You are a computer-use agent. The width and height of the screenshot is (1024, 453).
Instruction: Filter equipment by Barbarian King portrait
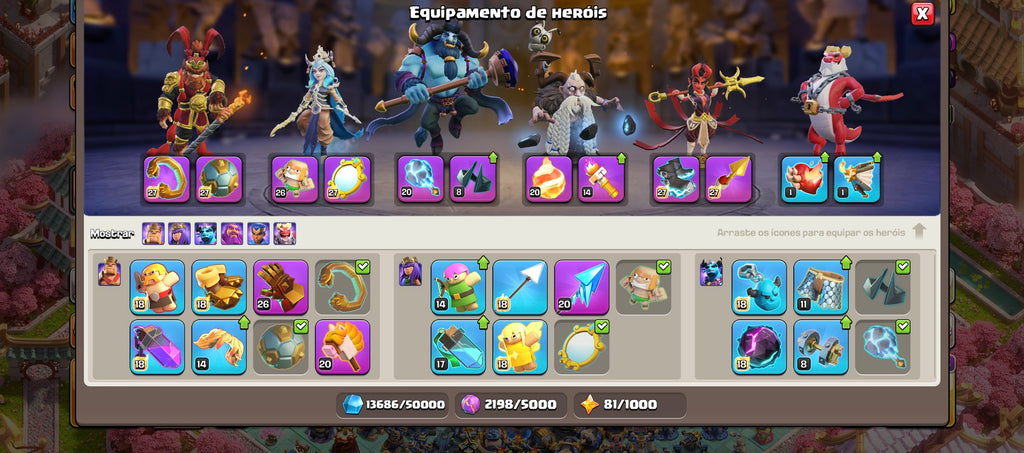tap(153, 234)
